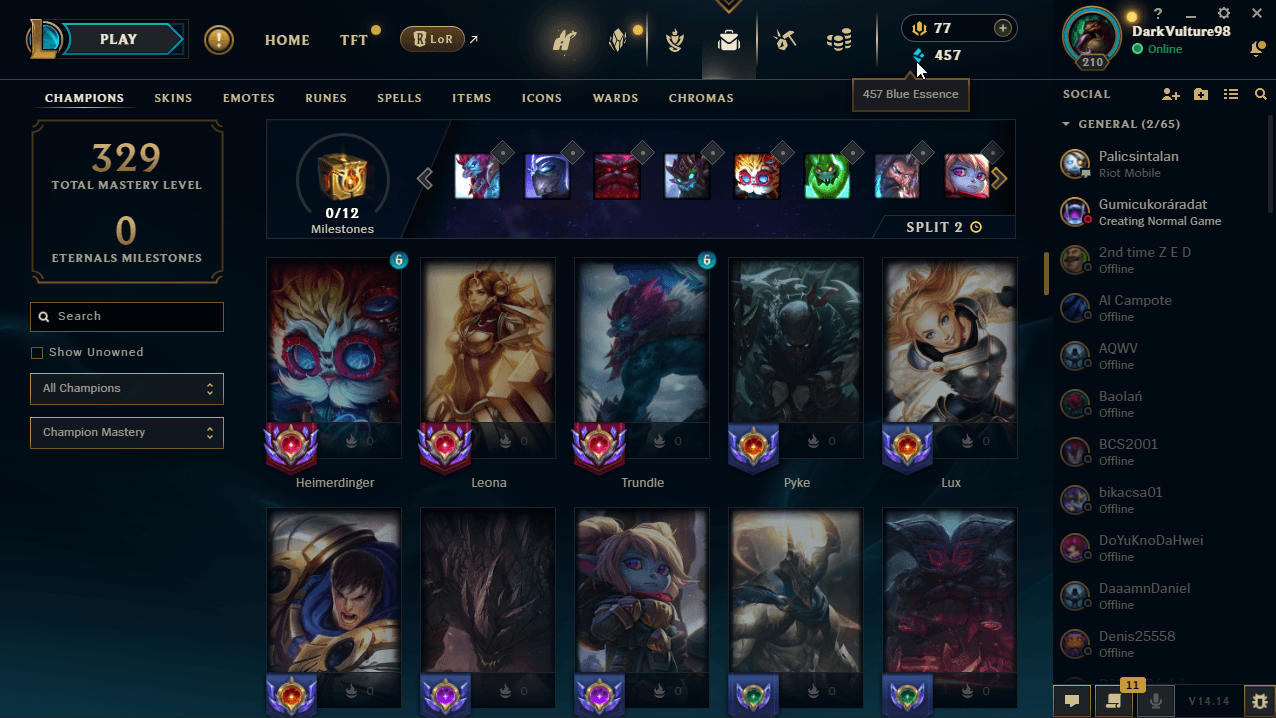The width and height of the screenshot is (1276, 718).
Task: Select the Heimerdinger champion card
Action: tap(335, 358)
